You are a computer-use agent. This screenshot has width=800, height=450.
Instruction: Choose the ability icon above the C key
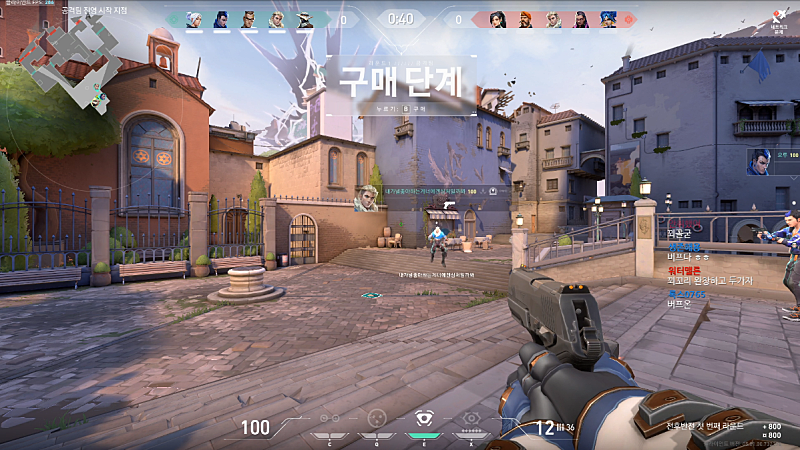pos(329,419)
